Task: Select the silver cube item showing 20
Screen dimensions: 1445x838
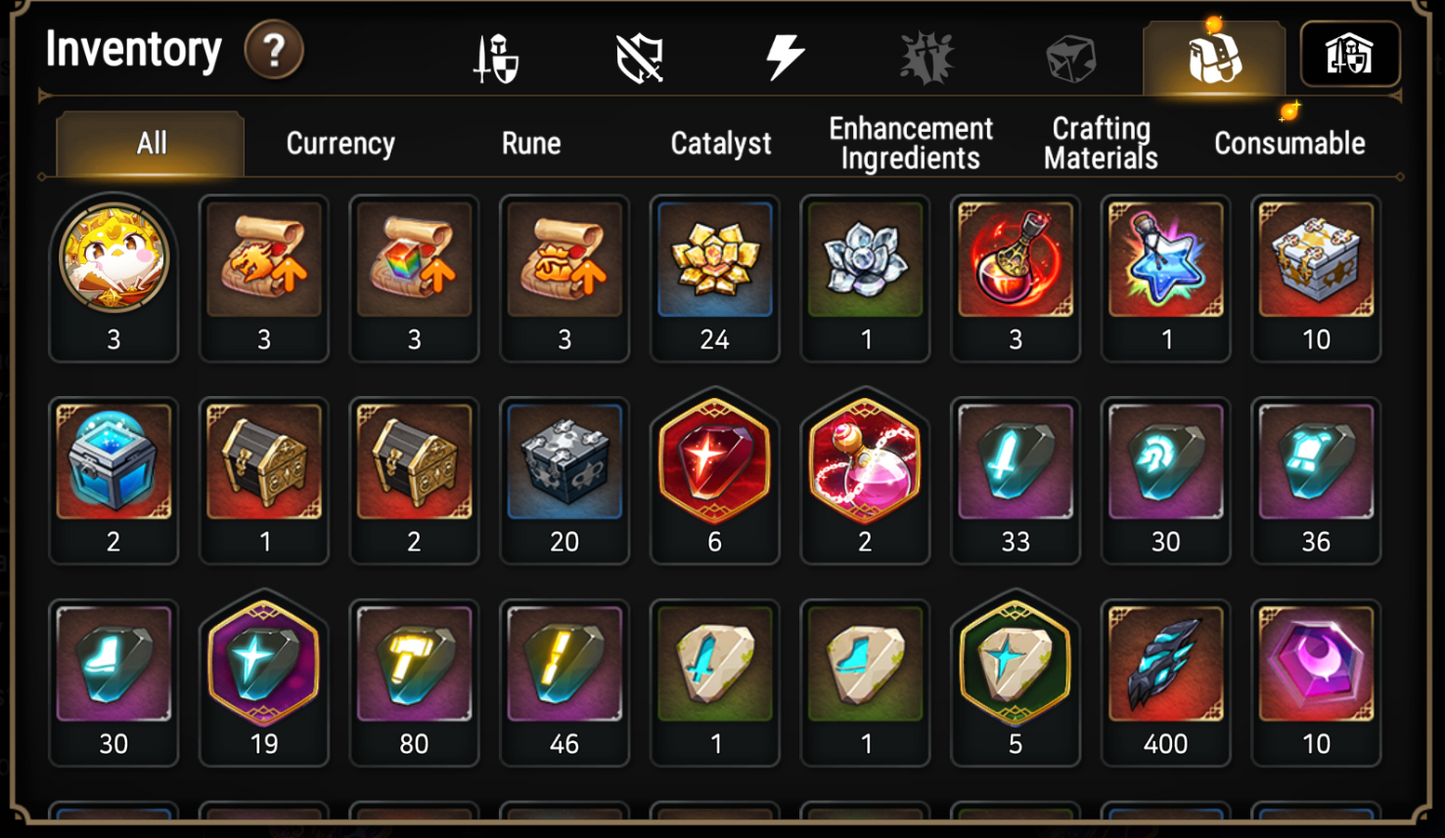Action: point(565,463)
